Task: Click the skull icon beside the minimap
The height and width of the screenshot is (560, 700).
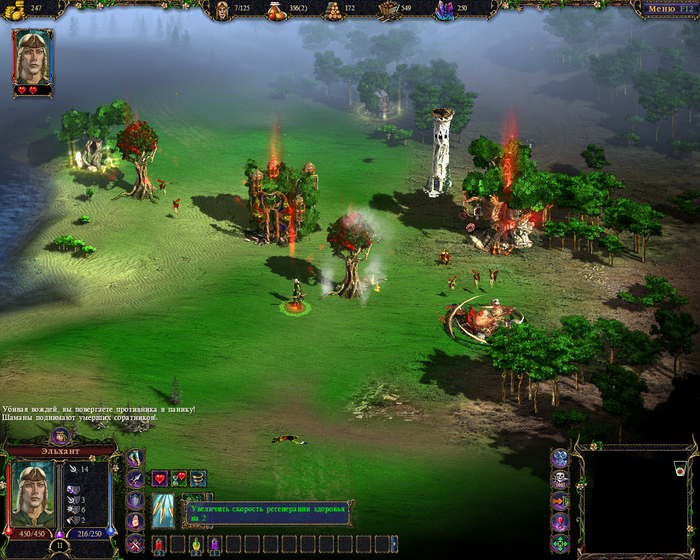Action: [x=559, y=480]
